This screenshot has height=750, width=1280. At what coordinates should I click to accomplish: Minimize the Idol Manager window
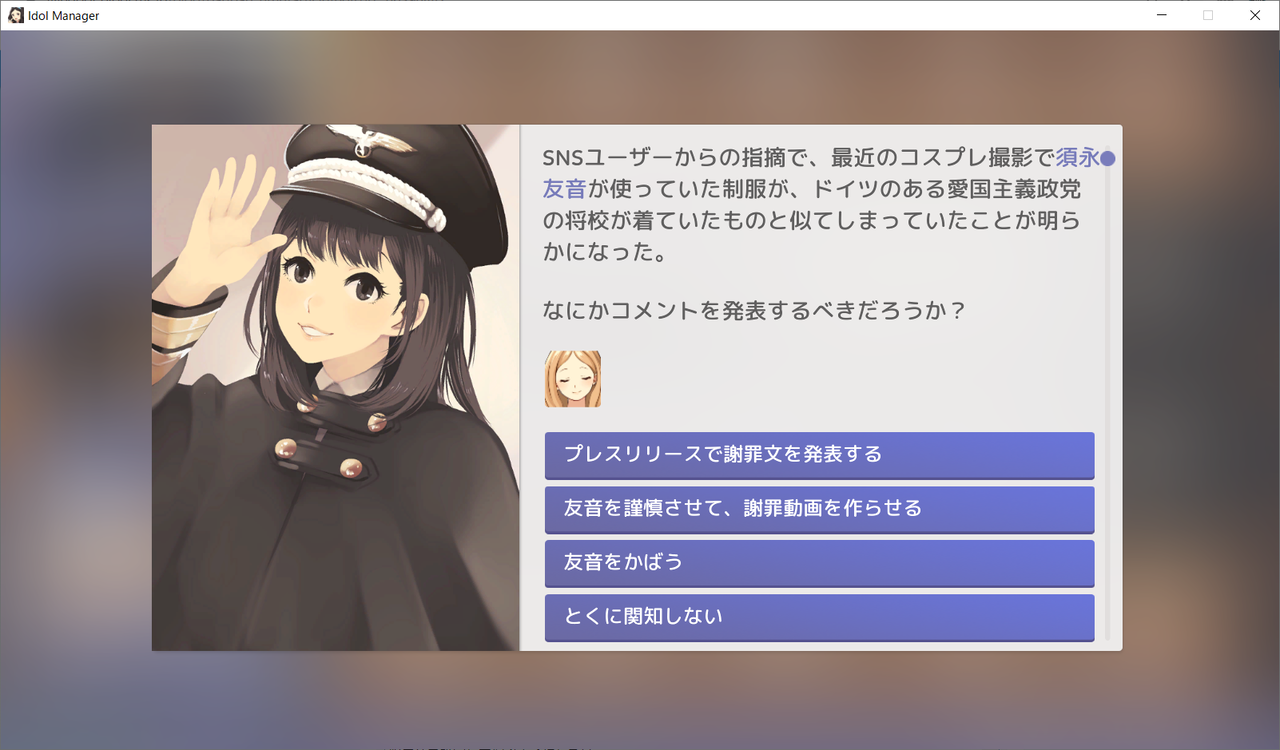[x=1162, y=15]
